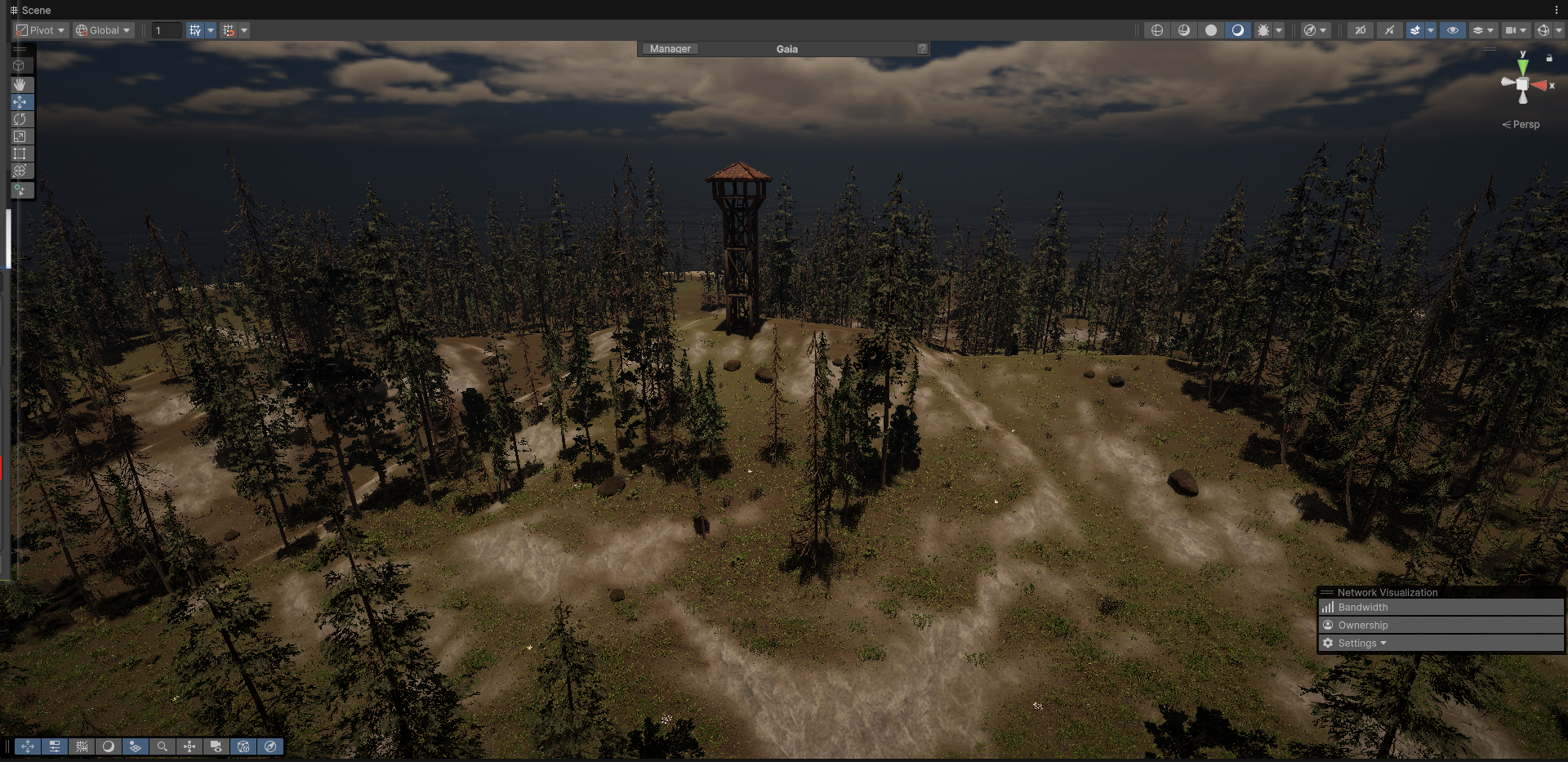Screen dimensions: 1568x762
Task: Click the grid size input field
Action: click(167, 30)
